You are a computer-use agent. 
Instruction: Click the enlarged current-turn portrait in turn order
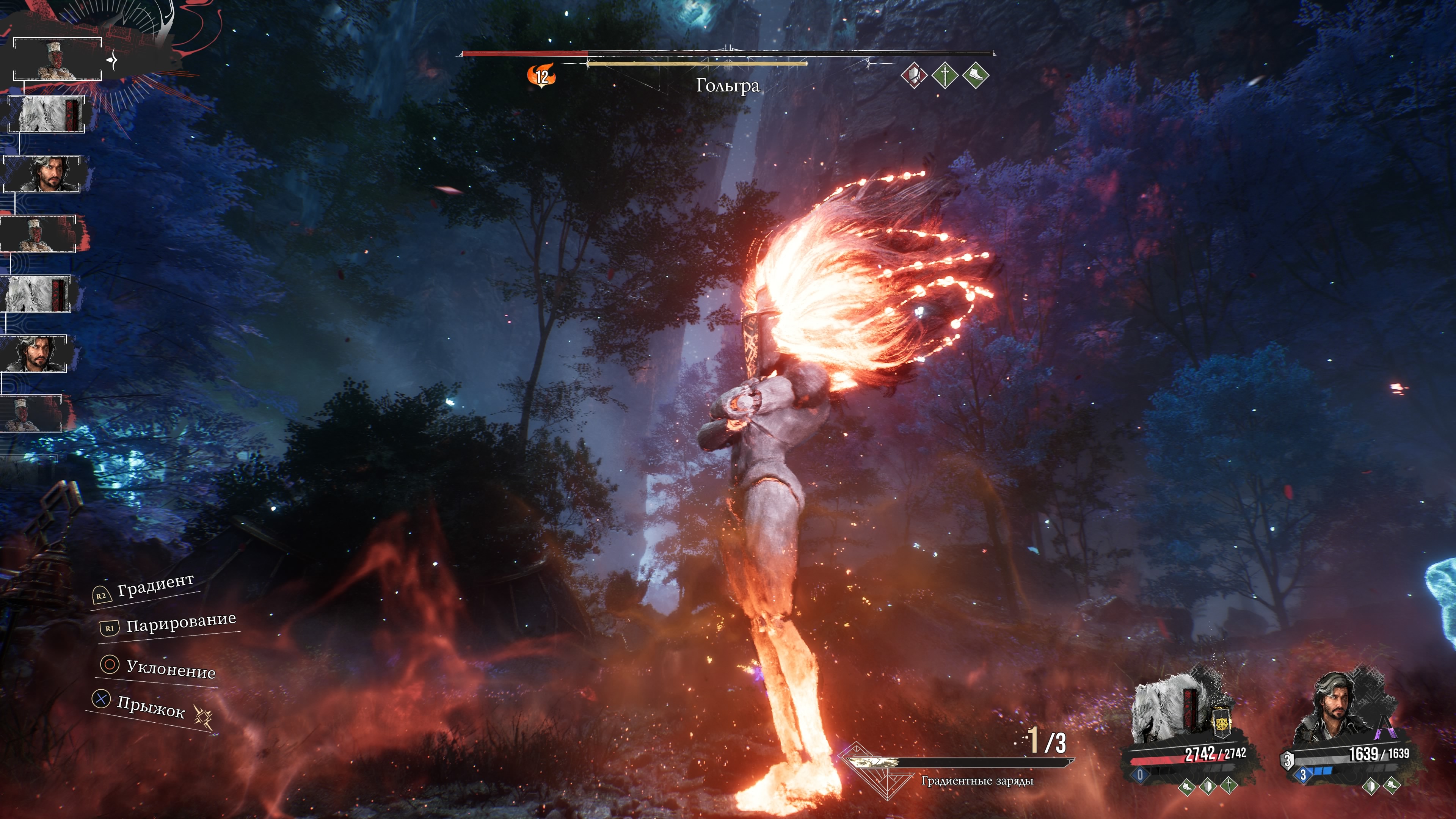click(57, 59)
